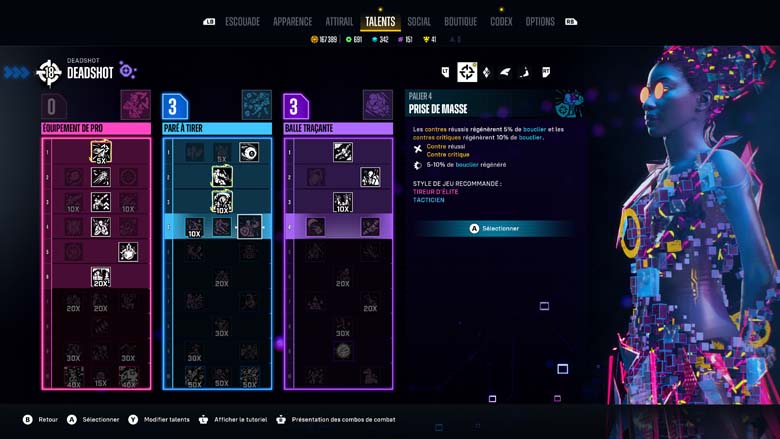The image size is (780, 439).
Task: Select the highlighted 20X talent in Équipement de pro
Action: point(101,277)
